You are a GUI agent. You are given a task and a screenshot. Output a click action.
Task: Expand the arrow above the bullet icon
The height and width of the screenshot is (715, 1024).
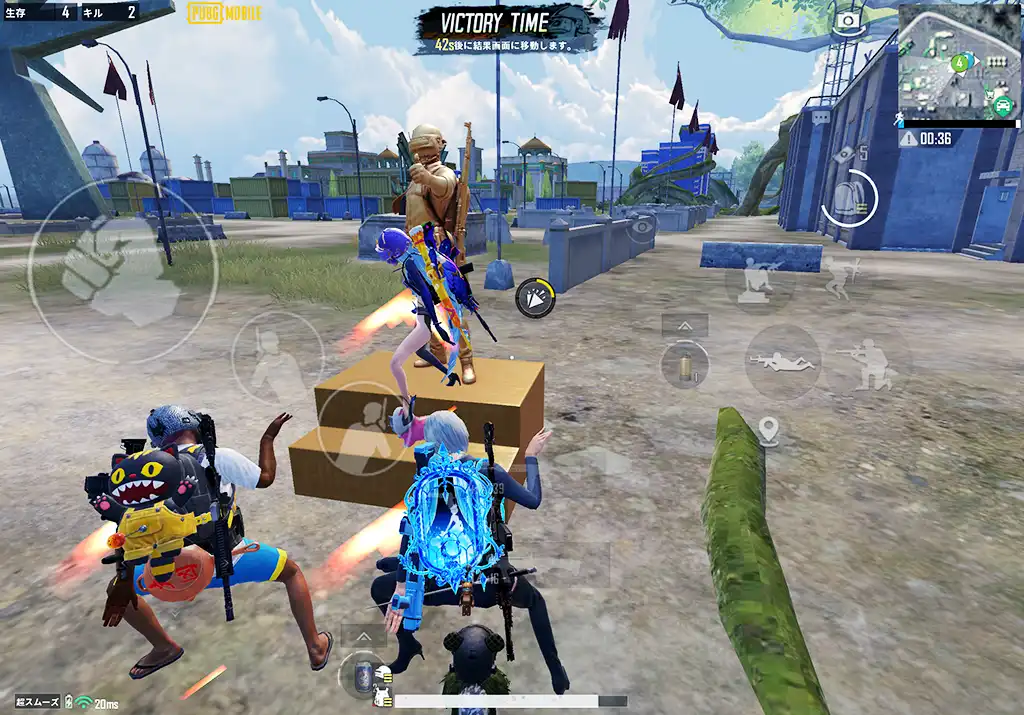(x=685, y=326)
